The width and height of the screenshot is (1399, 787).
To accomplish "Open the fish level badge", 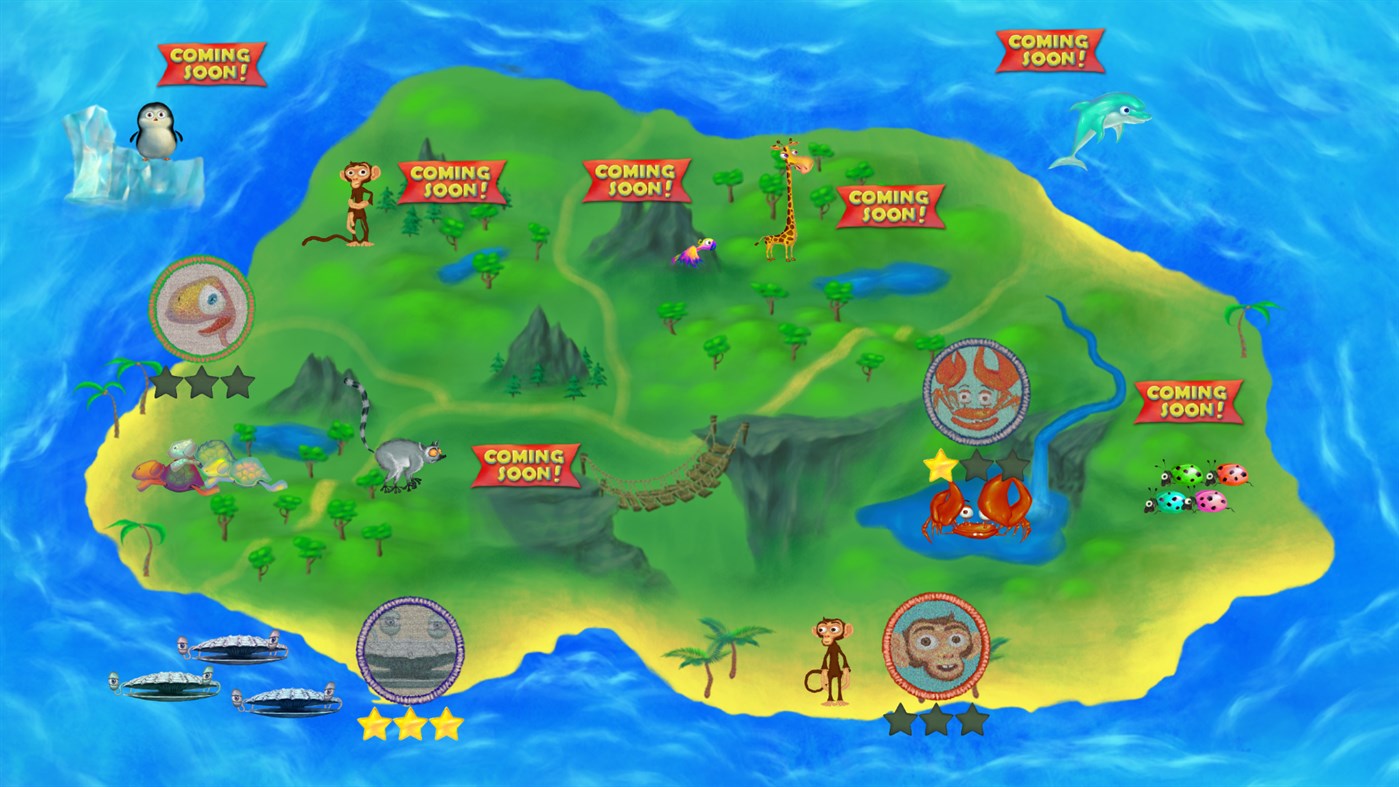I will click(199, 308).
